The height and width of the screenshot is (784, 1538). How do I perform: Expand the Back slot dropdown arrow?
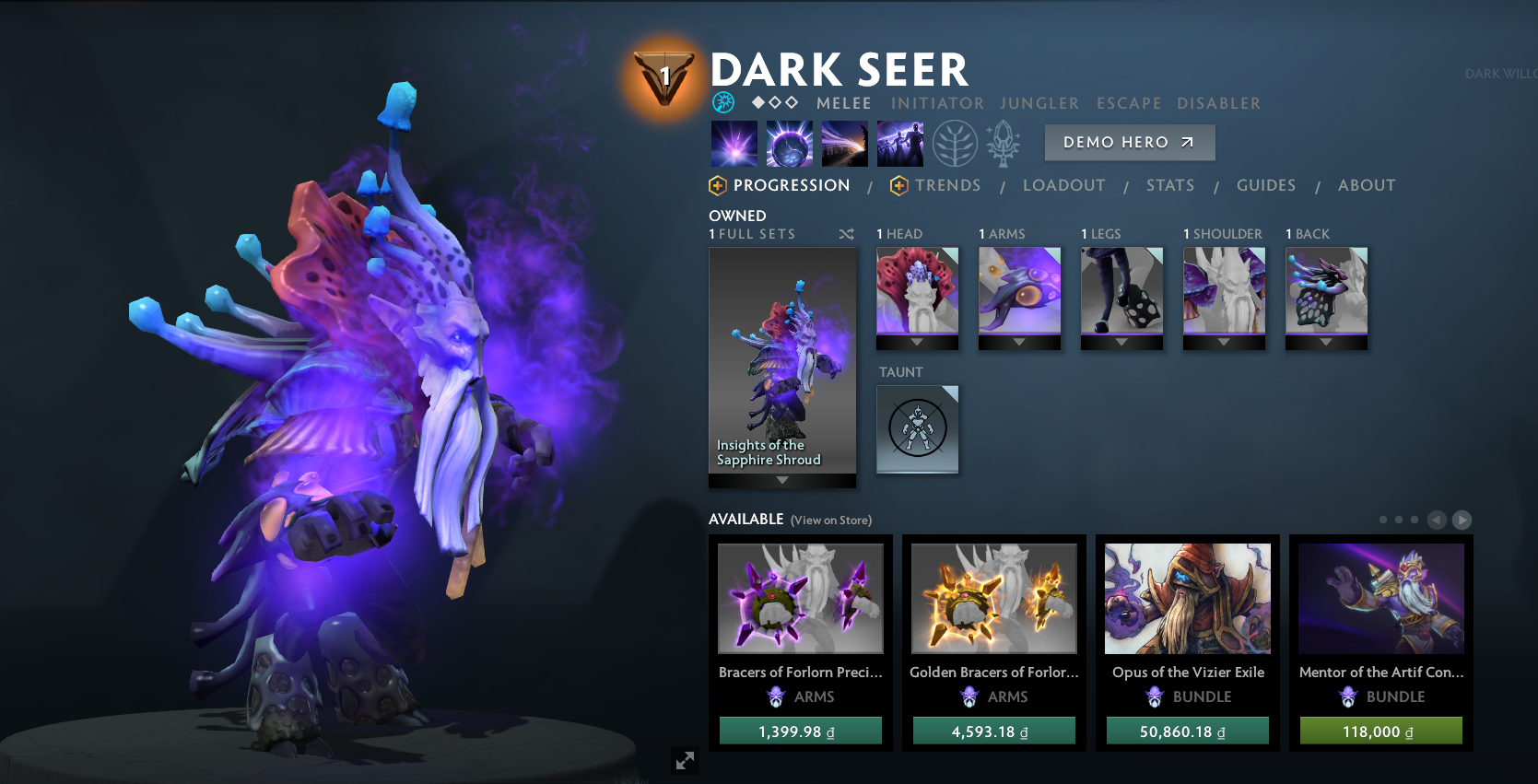point(1326,341)
